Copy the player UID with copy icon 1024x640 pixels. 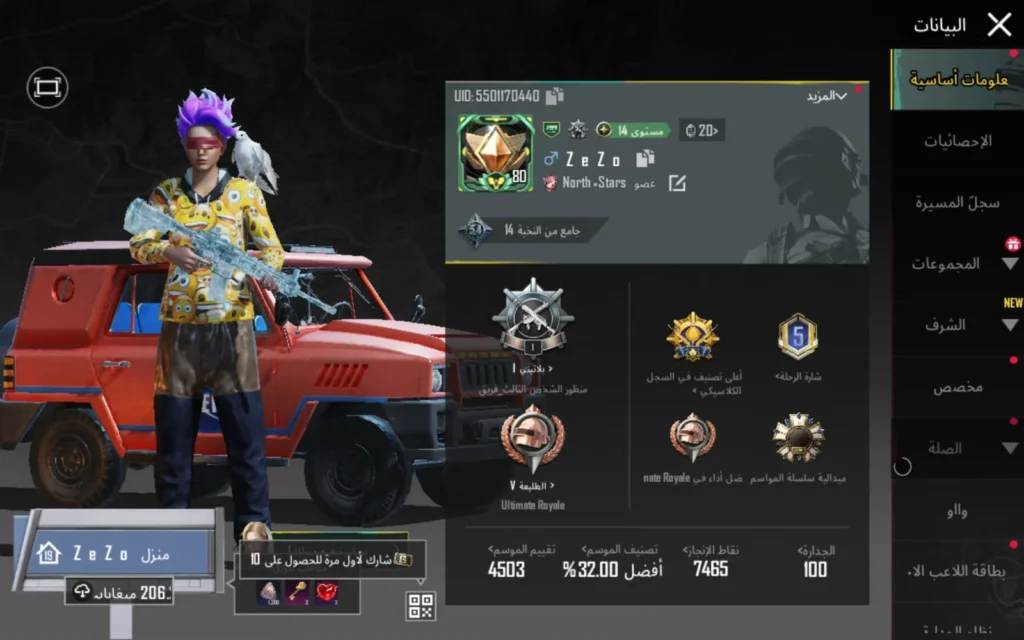click(555, 96)
